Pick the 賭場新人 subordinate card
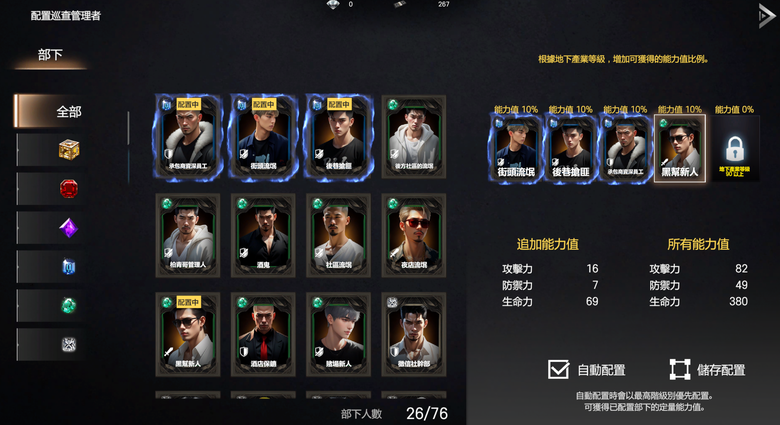 tap(338, 333)
